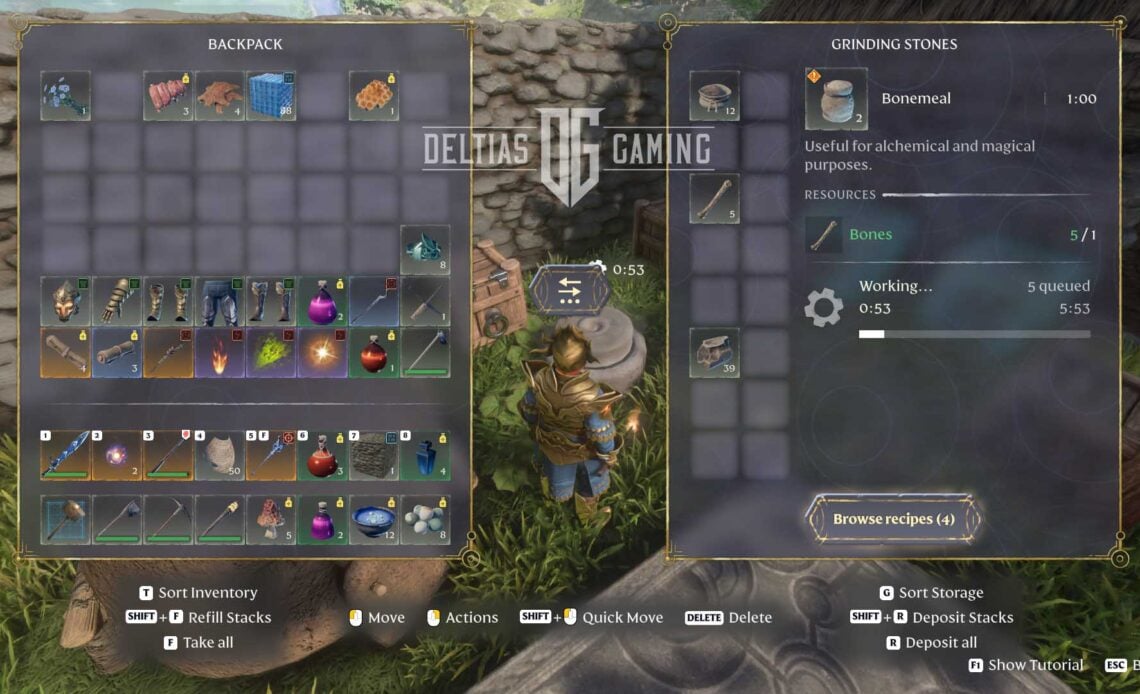Screen dimensions: 1140x694
Task: Choose the blue flowers in the backpack
Action: 66,96
